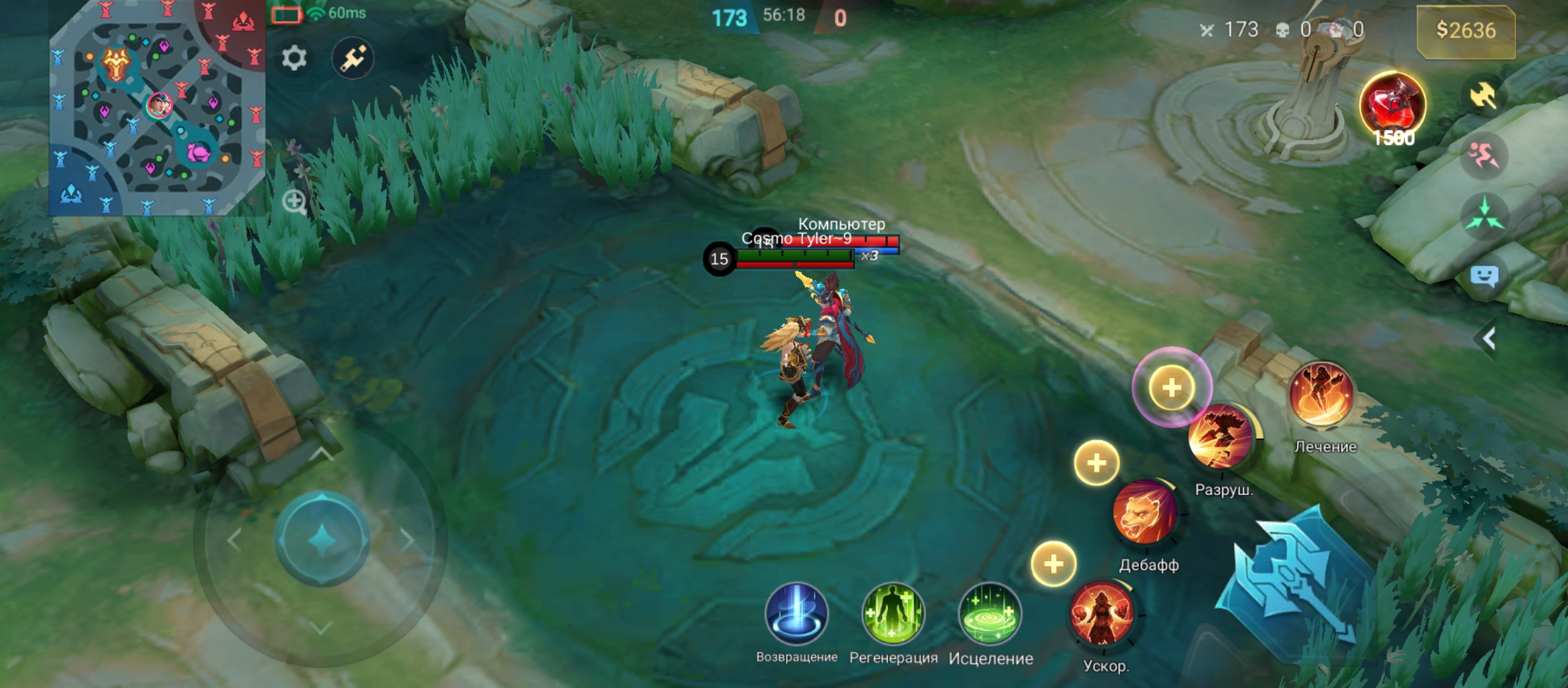Image resolution: width=1568 pixels, height=688 pixels.
Task: Open the shop via the $2636 gold button
Action: (1465, 31)
